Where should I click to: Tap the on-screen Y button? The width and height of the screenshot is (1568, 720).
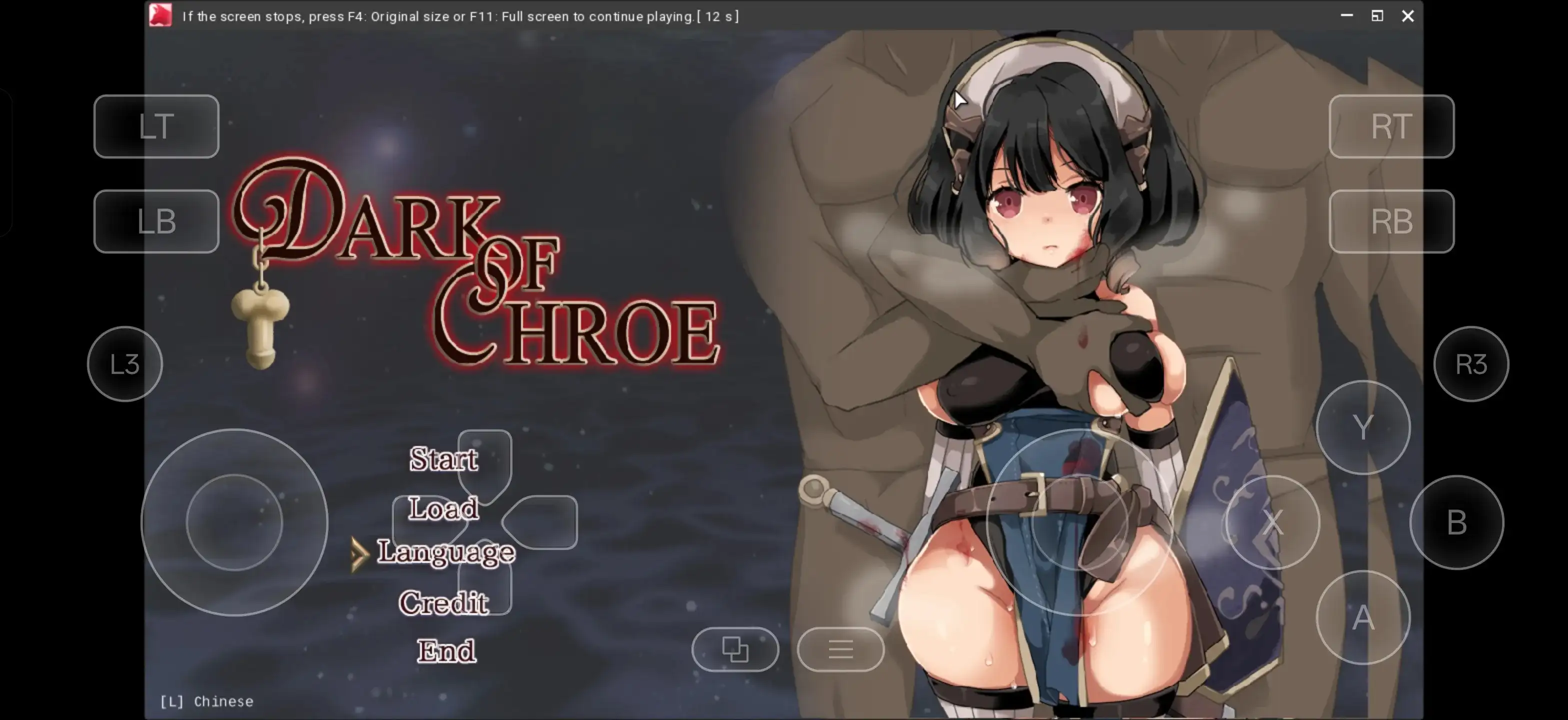[x=1363, y=427]
